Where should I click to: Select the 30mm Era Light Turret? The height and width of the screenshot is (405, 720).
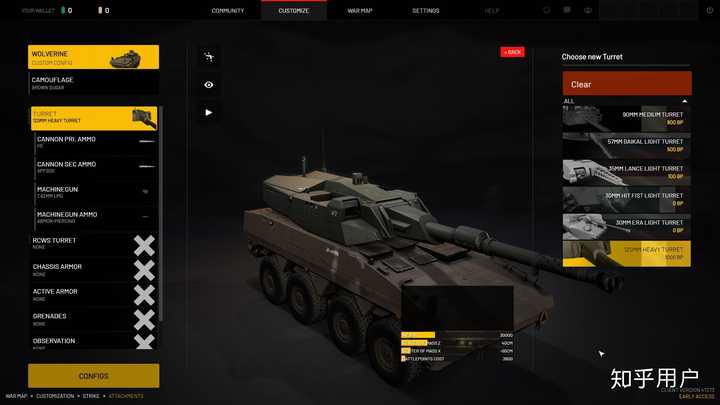click(x=626, y=226)
